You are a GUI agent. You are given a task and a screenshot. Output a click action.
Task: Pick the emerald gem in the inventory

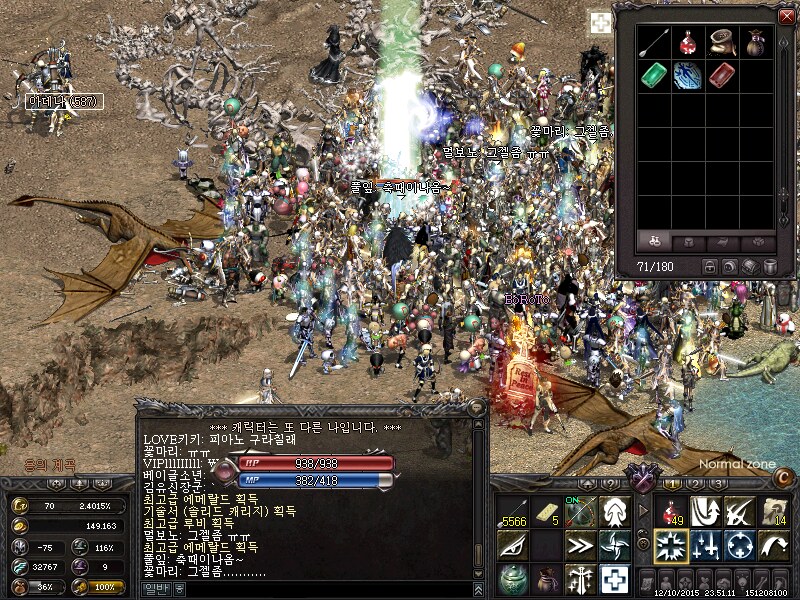click(x=654, y=75)
